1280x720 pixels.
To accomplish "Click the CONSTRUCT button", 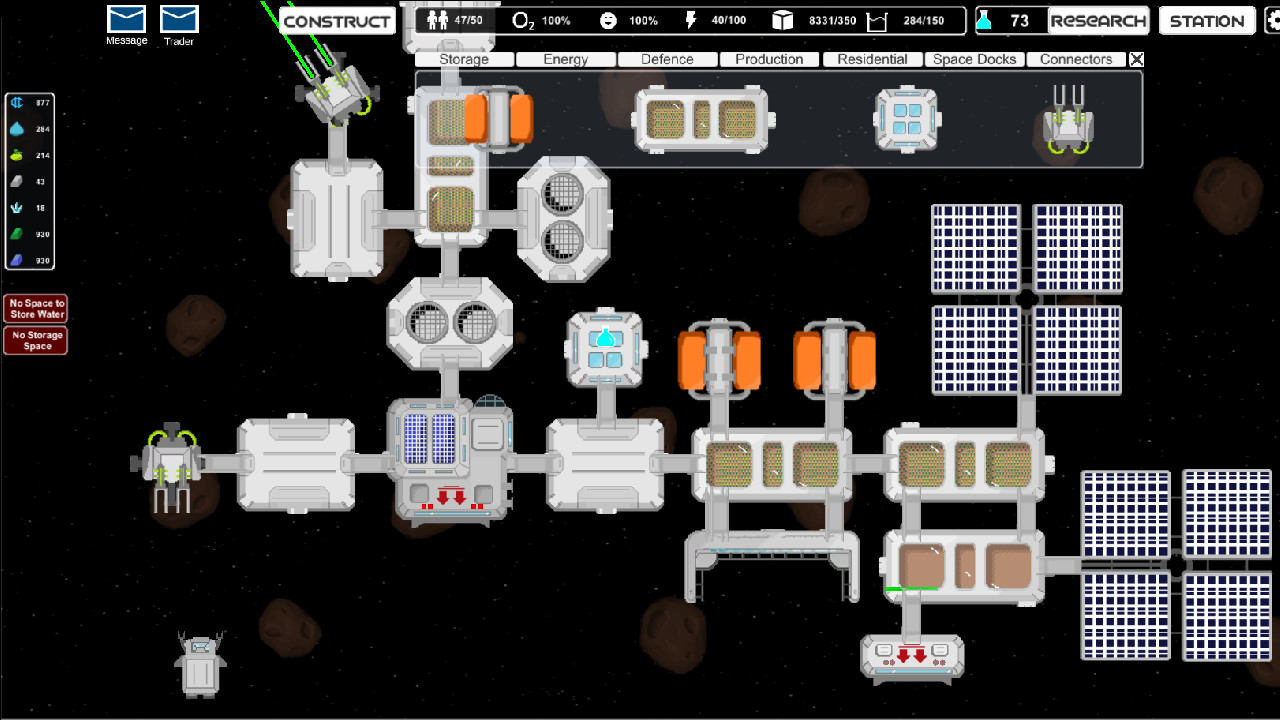I will (x=336, y=20).
